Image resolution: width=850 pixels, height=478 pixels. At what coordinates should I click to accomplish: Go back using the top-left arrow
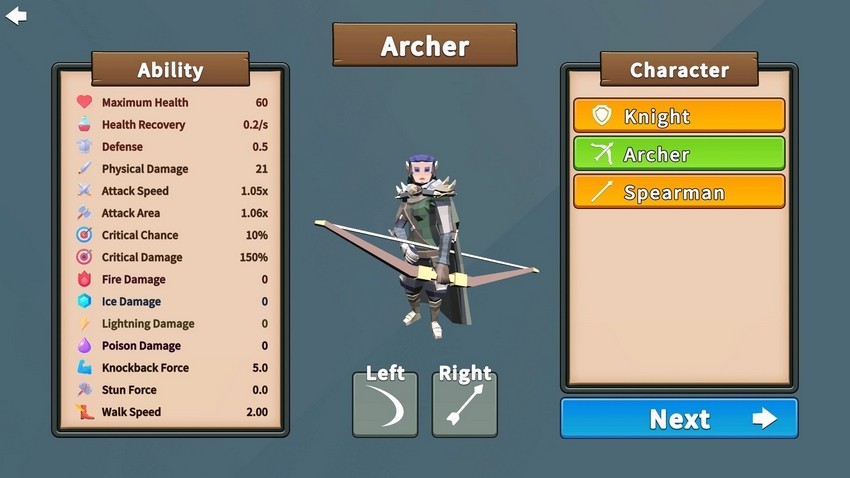pos(16,16)
